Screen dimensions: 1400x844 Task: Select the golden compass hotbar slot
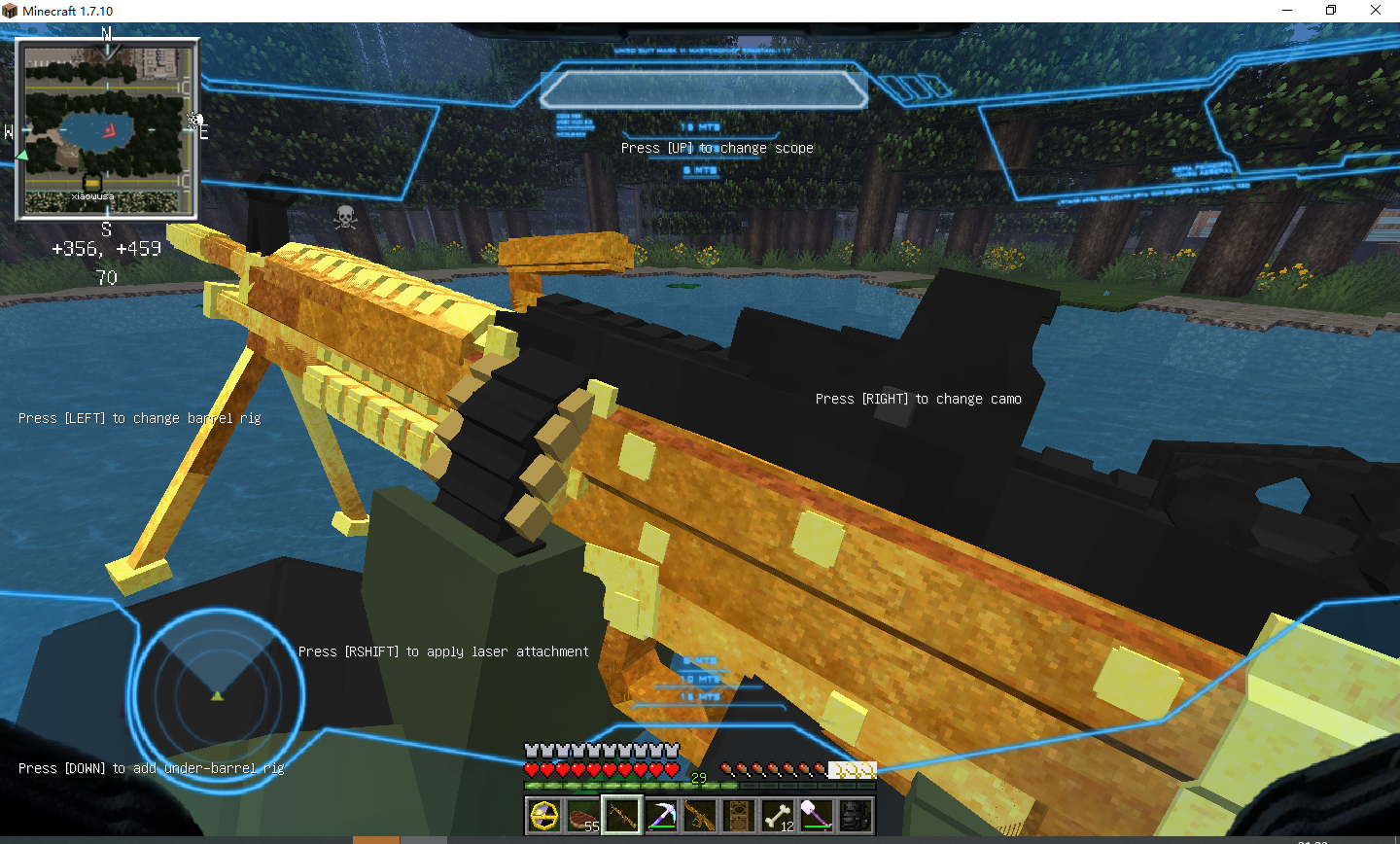tap(543, 816)
